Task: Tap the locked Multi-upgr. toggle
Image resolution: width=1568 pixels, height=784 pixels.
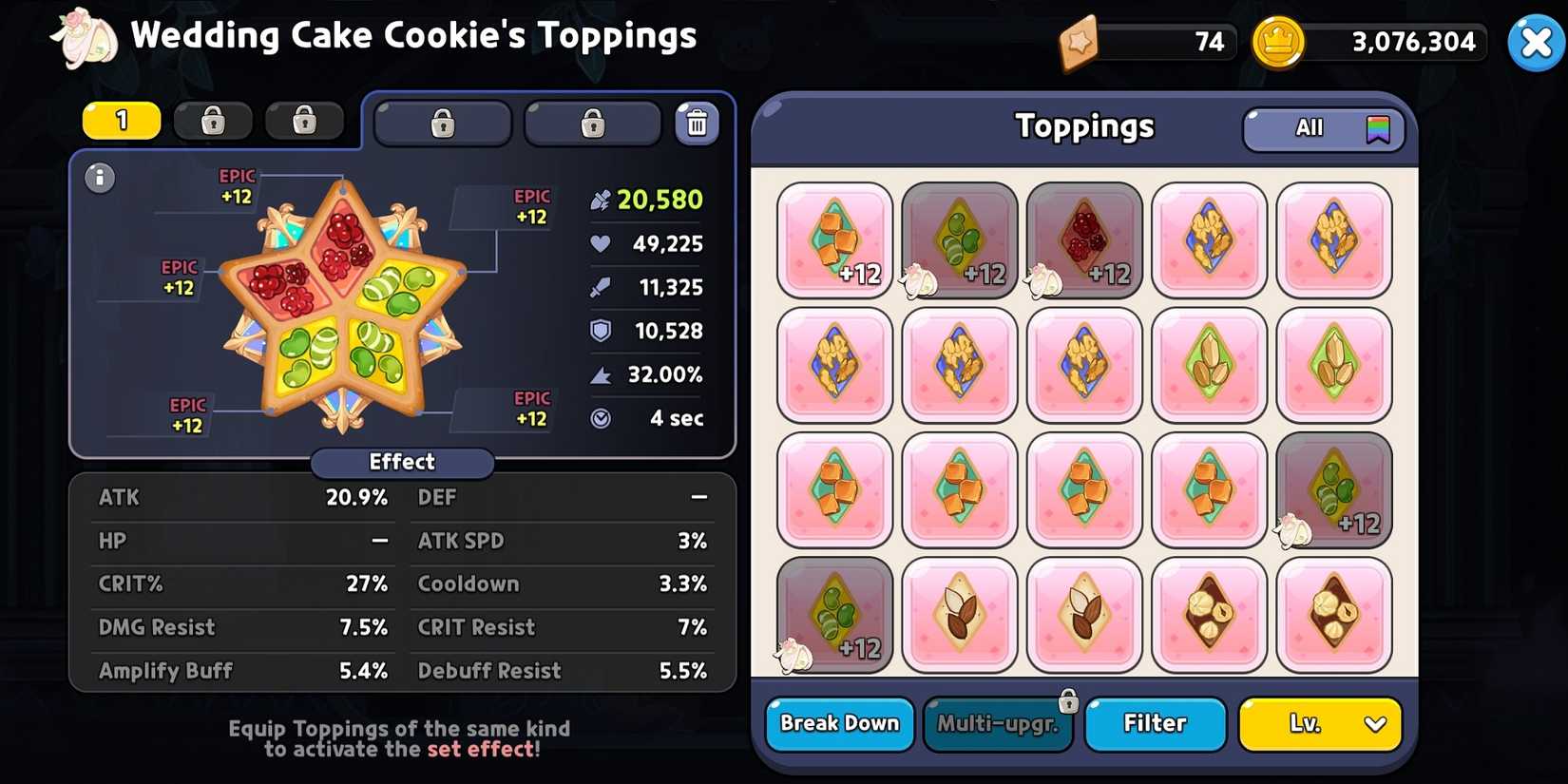Action: point(999,723)
